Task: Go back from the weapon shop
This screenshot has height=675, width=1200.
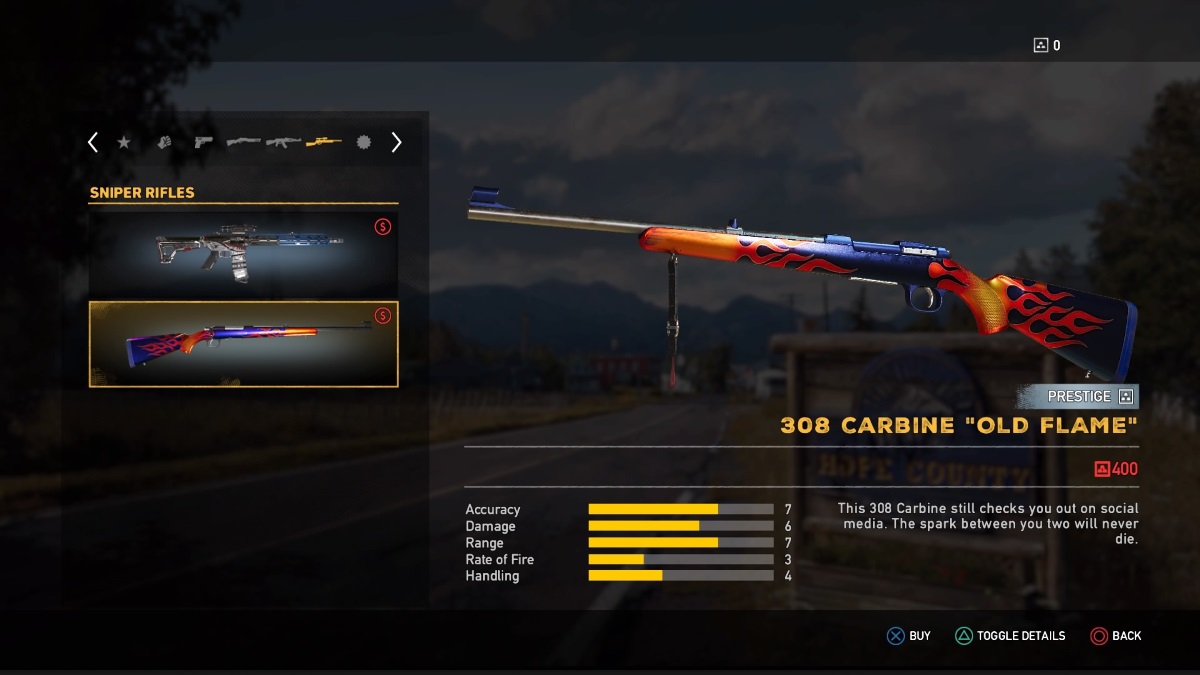Action: (1116, 636)
